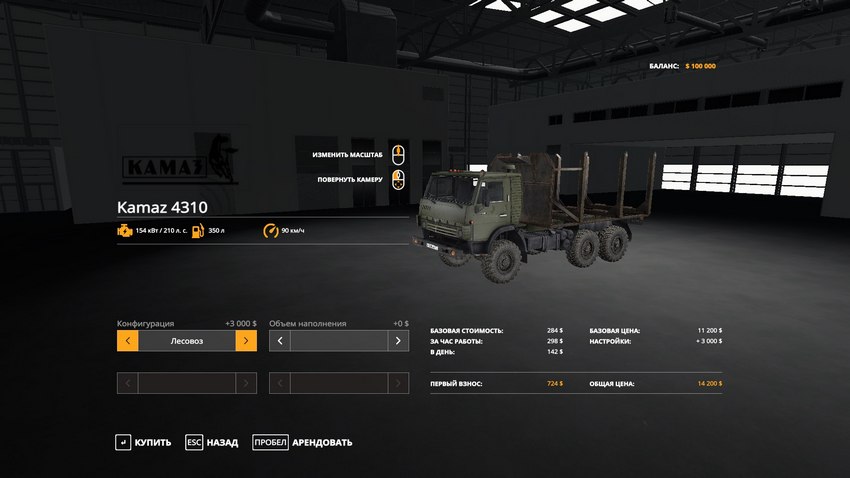850x478 pixels.
Task: Go back with Назад
Action: click(x=212, y=442)
